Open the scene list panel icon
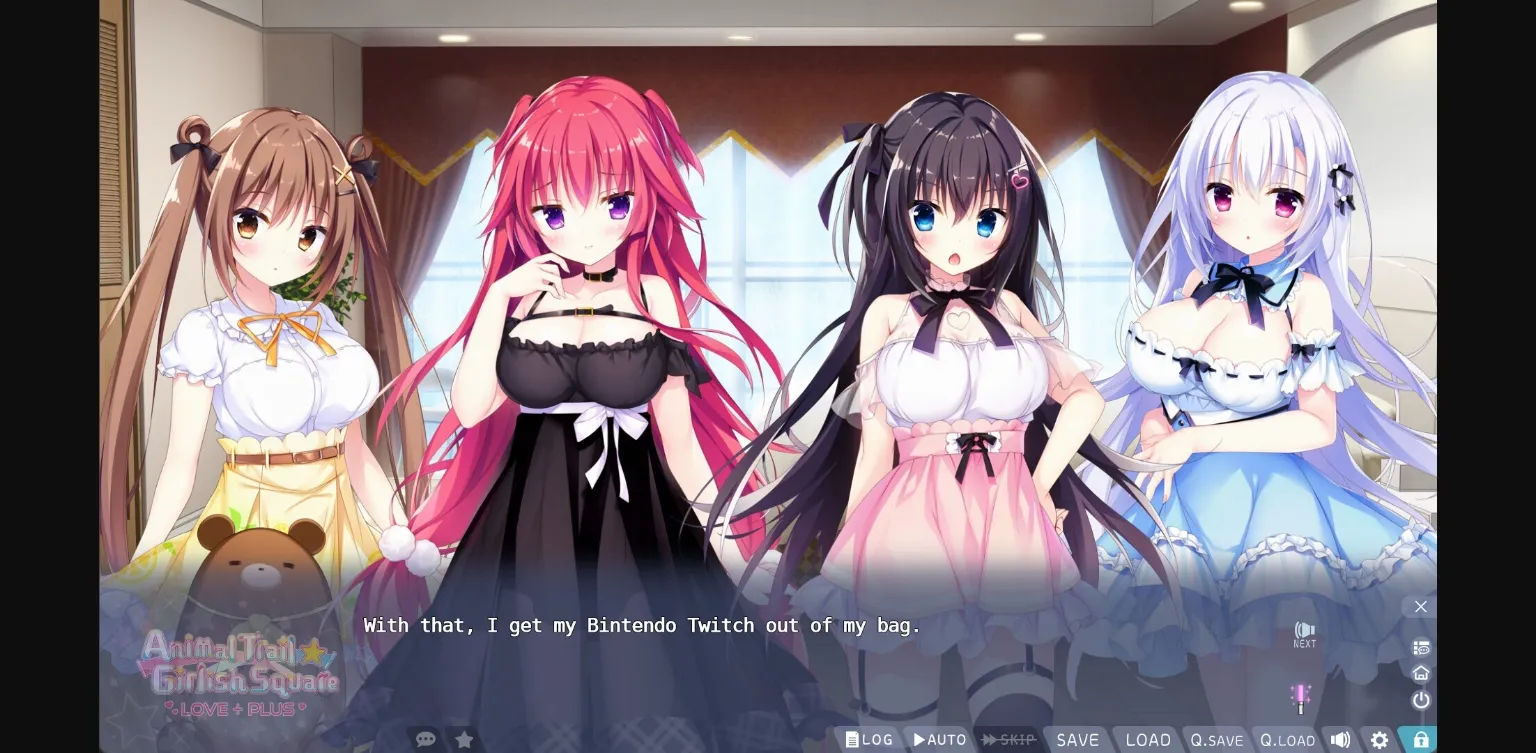The width and height of the screenshot is (1536, 753). (1420, 647)
